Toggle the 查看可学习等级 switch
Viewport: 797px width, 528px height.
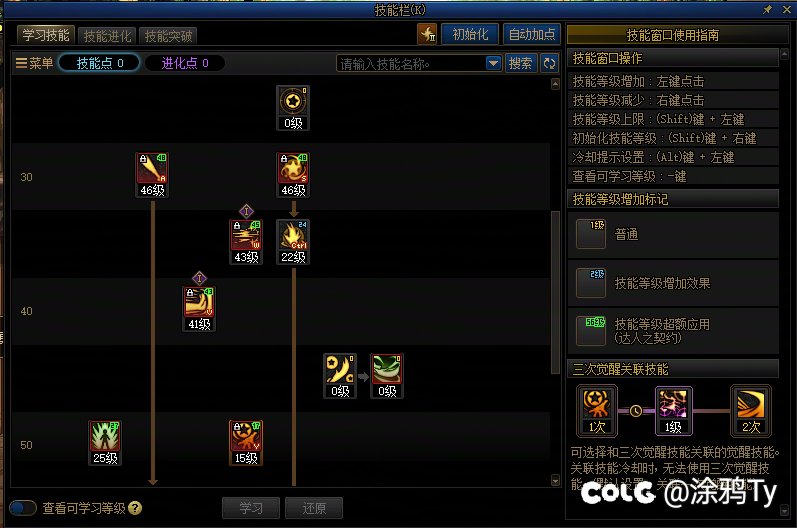coord(23,508)
